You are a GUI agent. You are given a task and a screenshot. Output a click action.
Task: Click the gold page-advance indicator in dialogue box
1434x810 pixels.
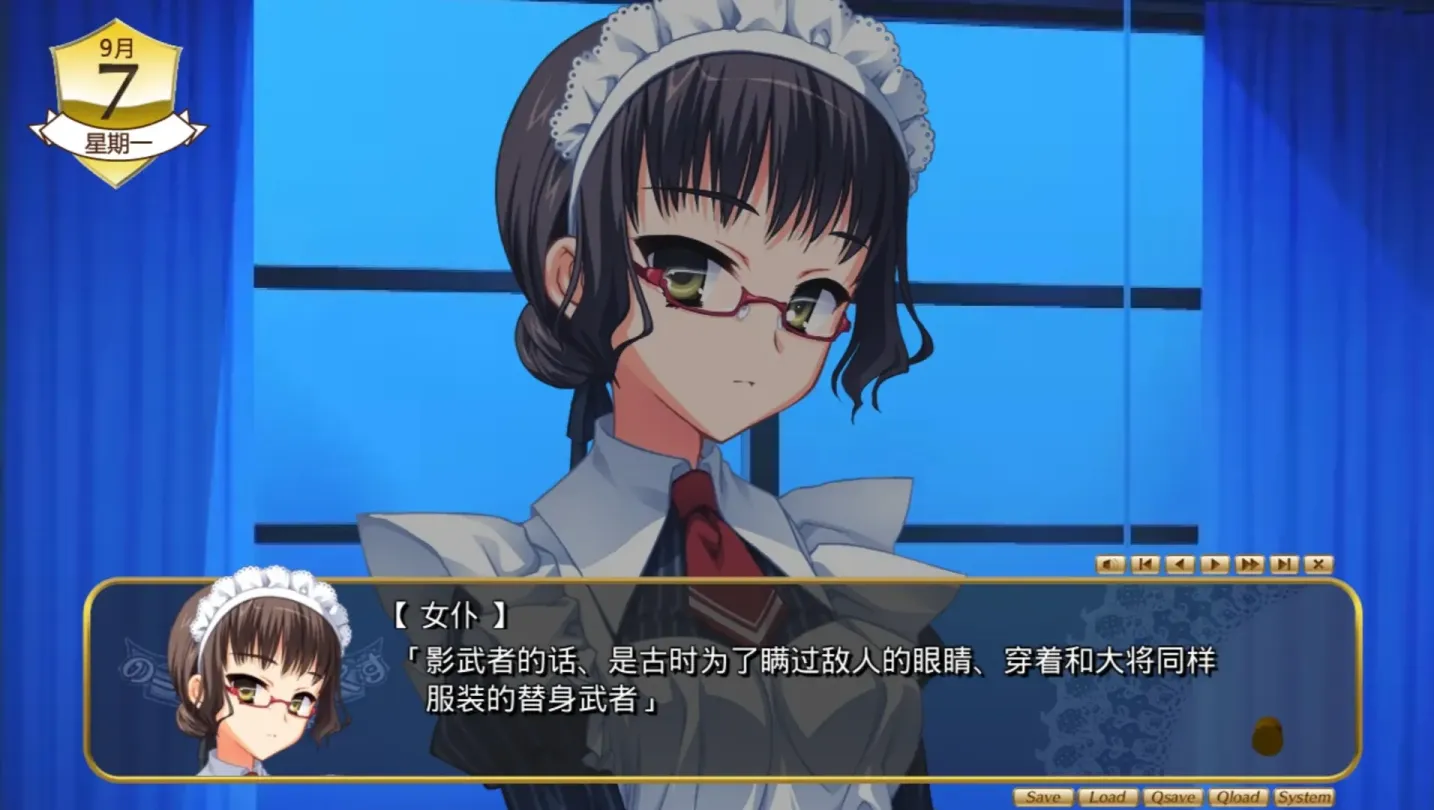(x=1268, y=734)
